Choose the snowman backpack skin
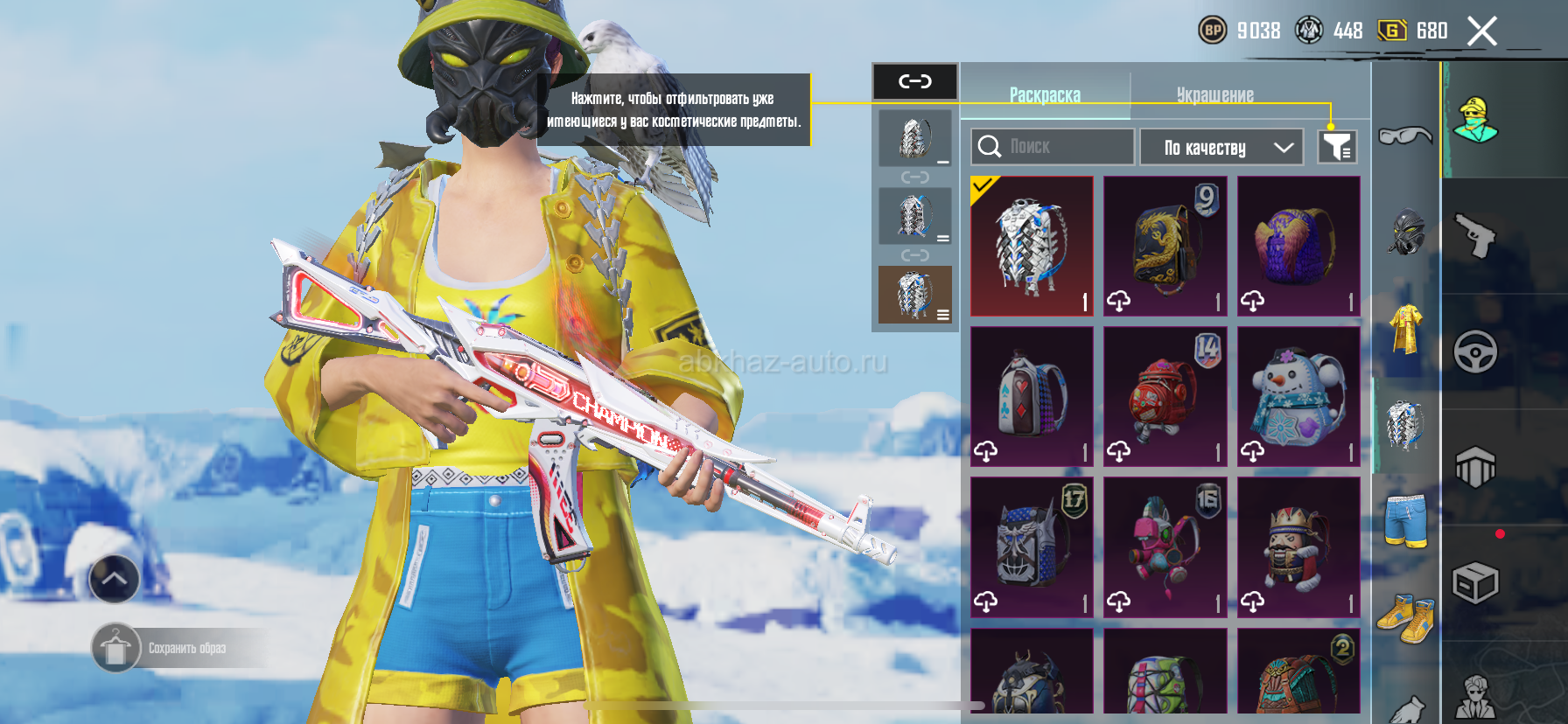Screen dimensions: 1568x724 click(x=1298, y=396)
